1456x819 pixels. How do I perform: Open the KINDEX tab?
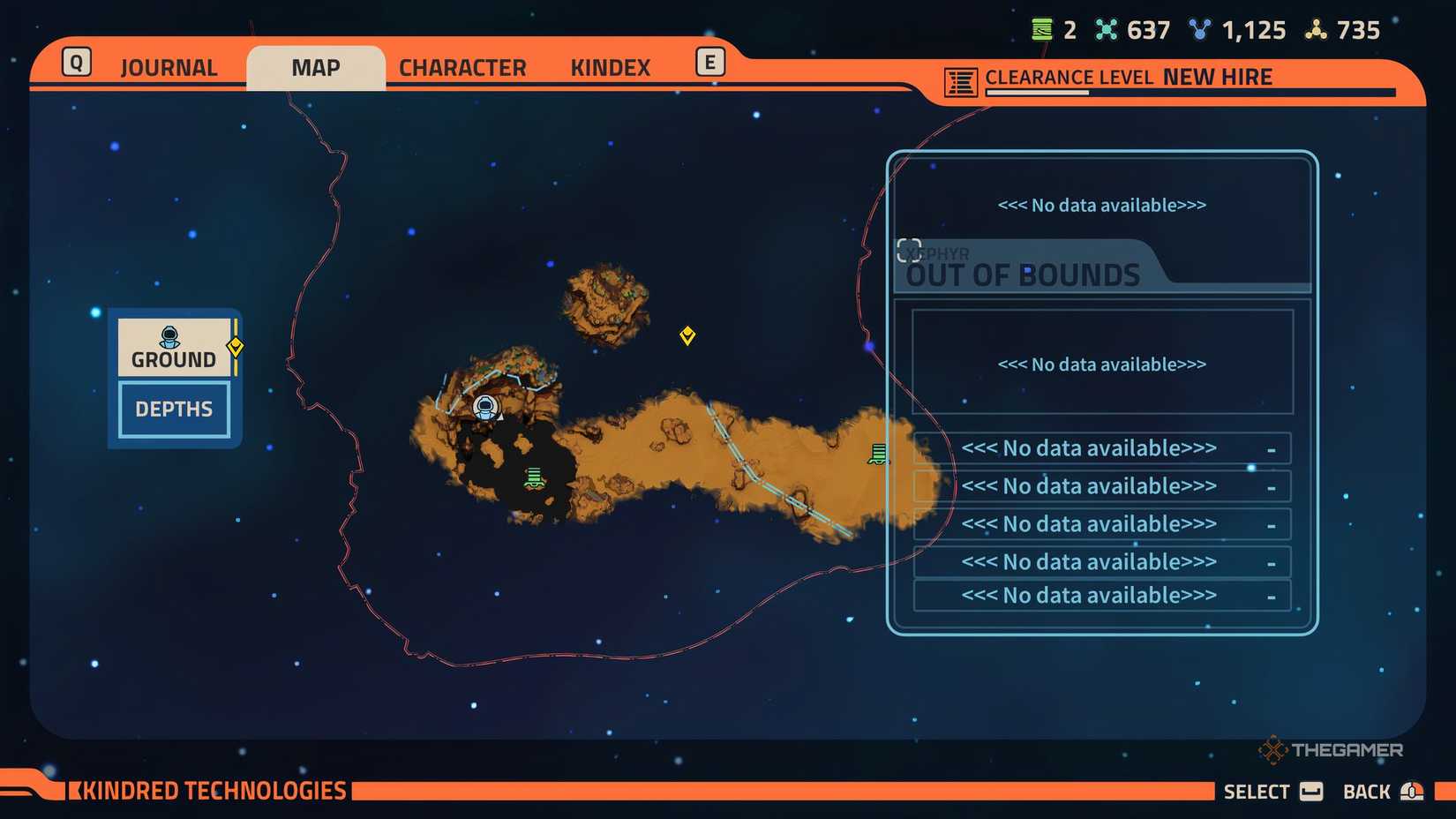609,67
